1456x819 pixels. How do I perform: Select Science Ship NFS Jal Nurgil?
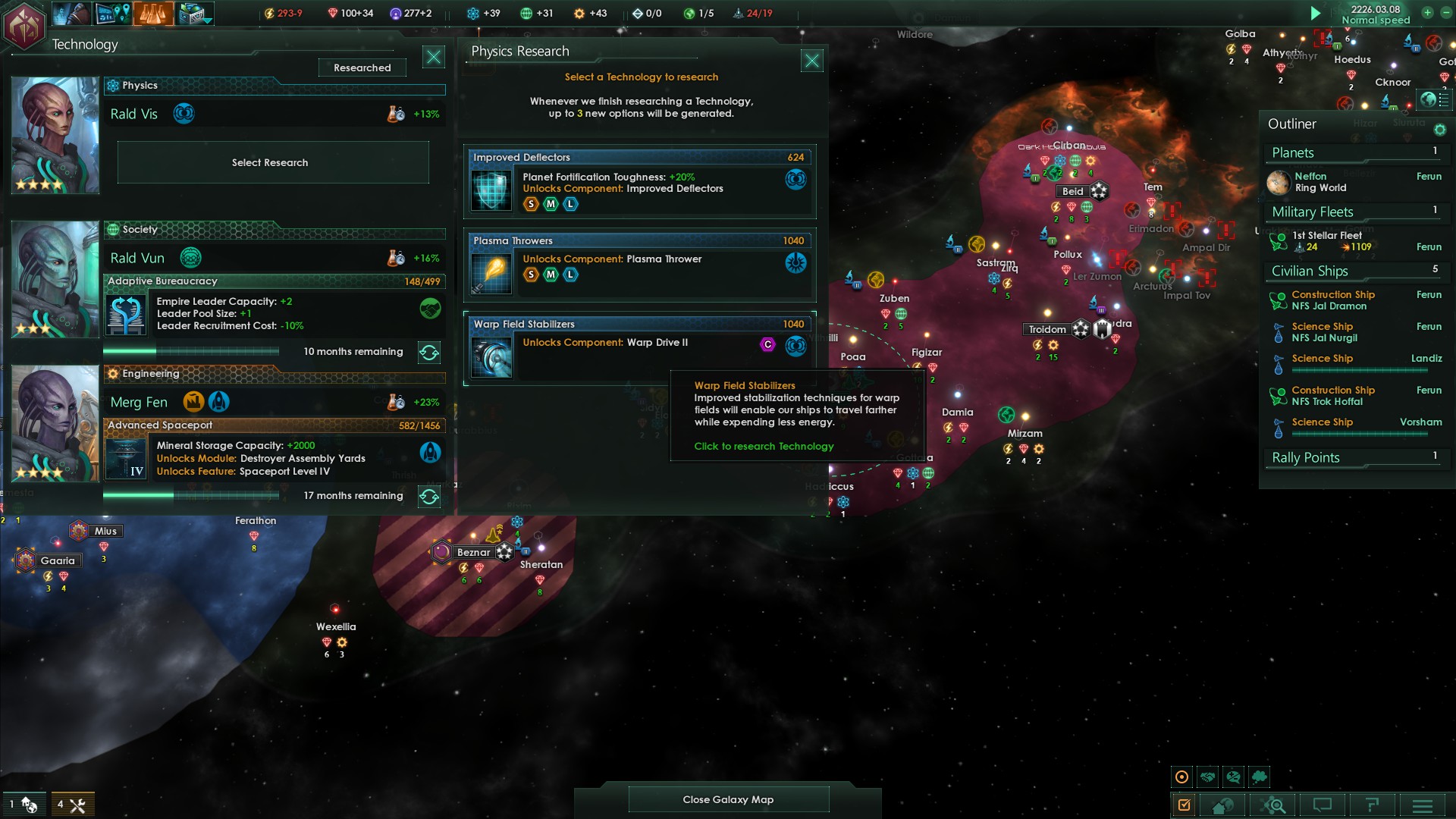[x=1324, y=332]
